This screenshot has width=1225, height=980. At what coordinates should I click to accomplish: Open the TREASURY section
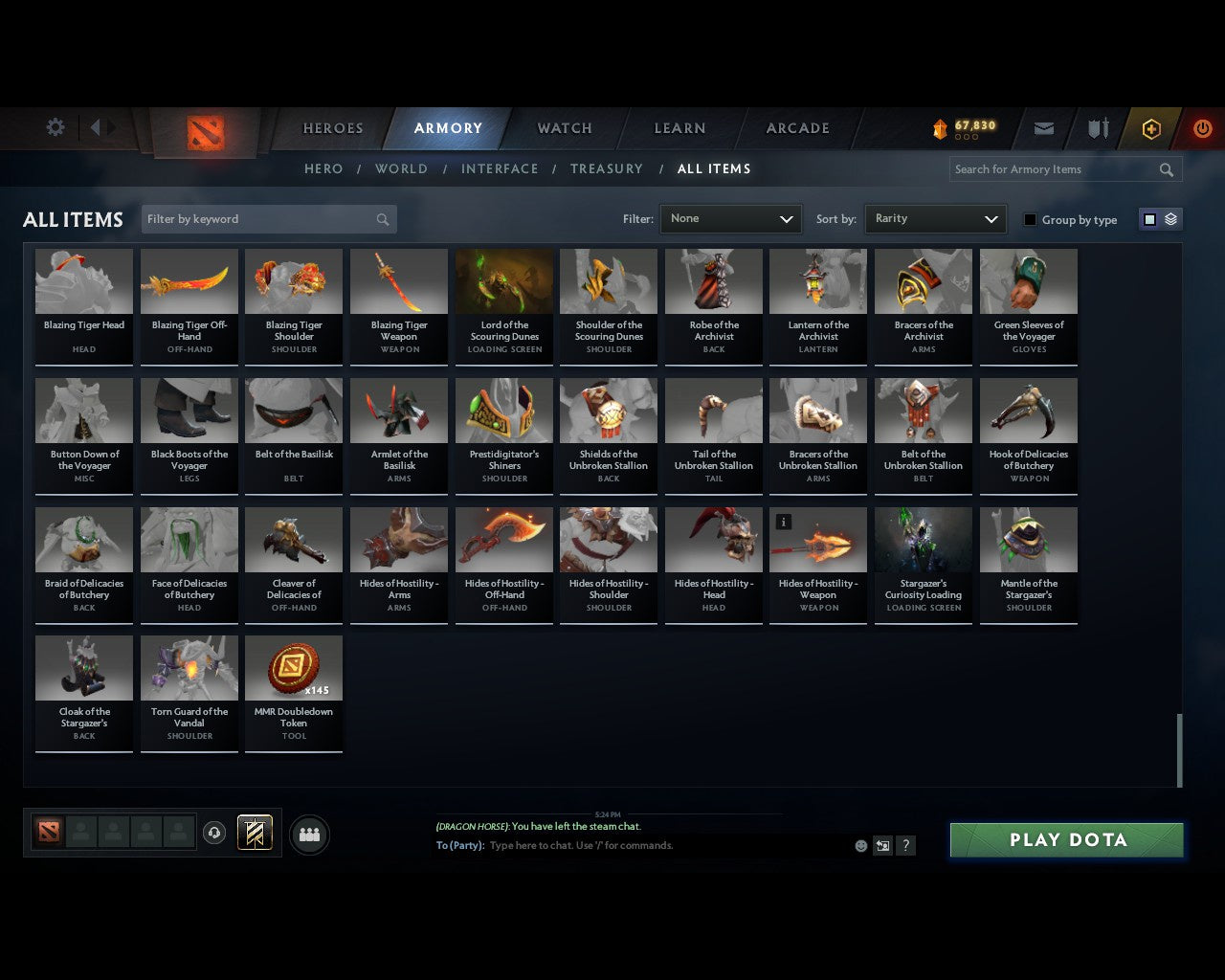606,168
